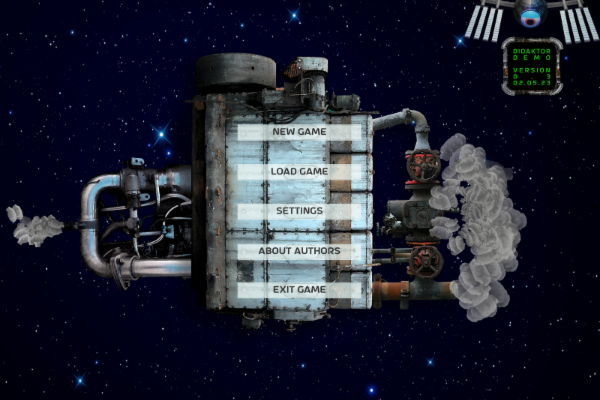600x400 pixels.
Task: Choose Exit Game
Action: click(299, 290)
